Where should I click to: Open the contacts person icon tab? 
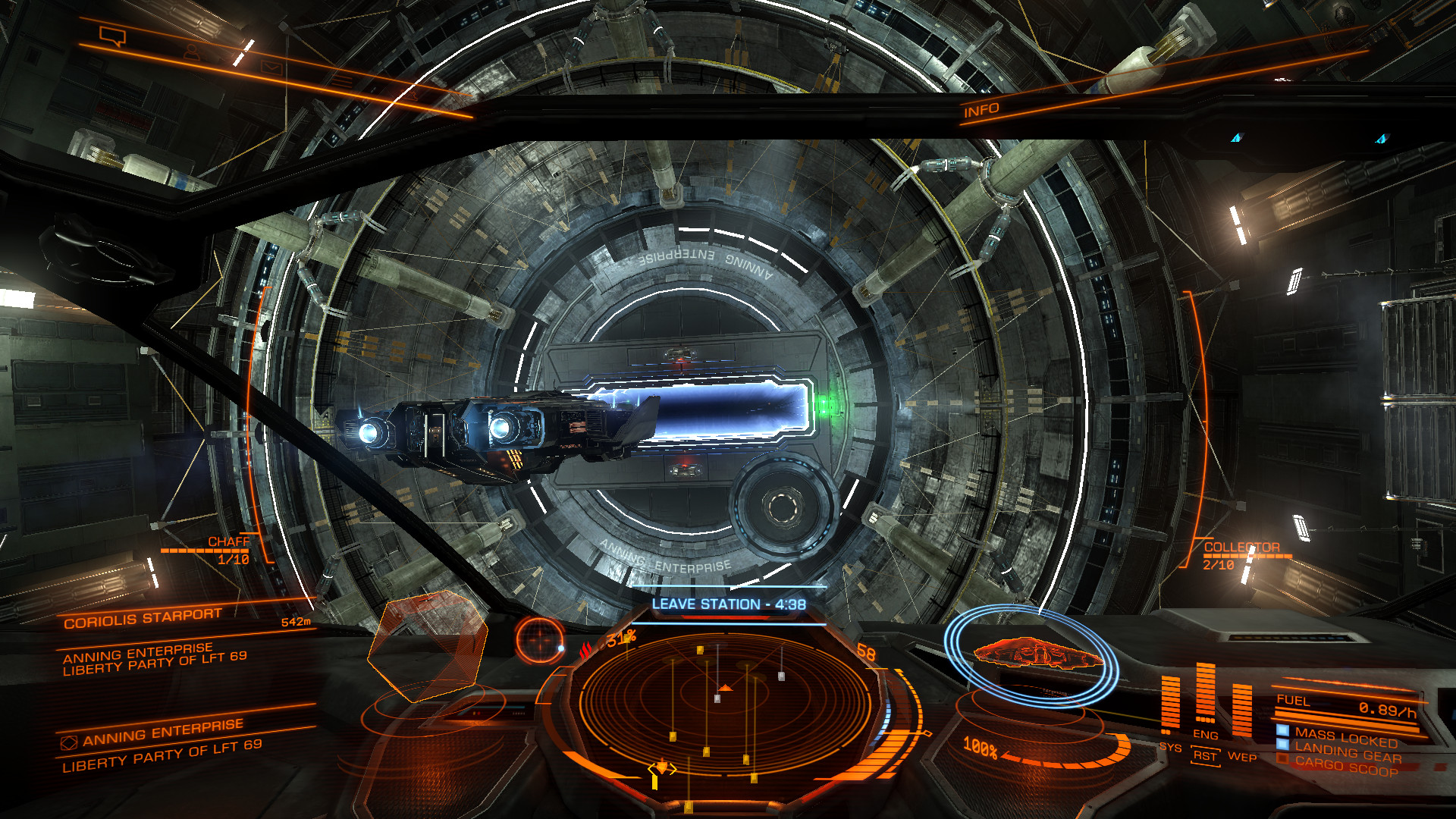click(x=192, y=52)
